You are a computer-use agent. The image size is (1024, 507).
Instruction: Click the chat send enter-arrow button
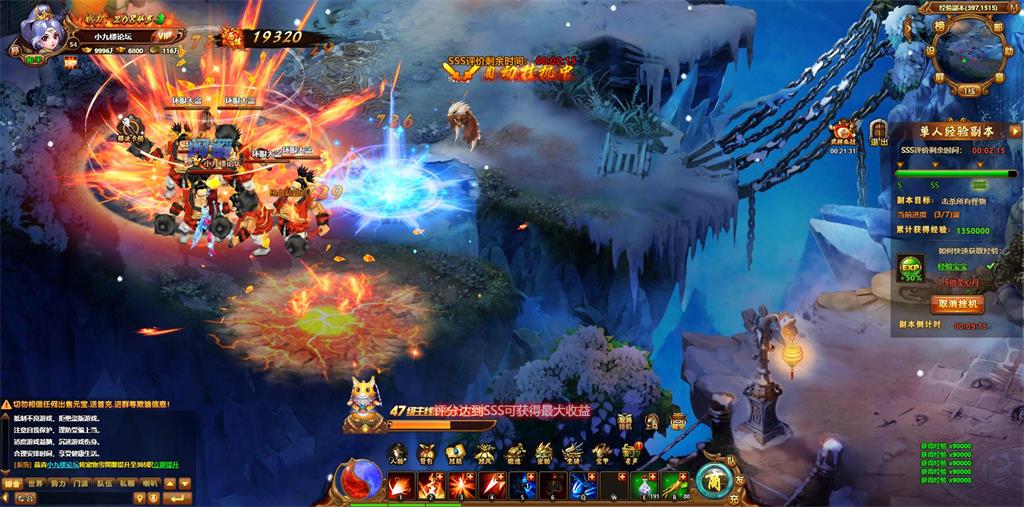(x=179, y=497)
